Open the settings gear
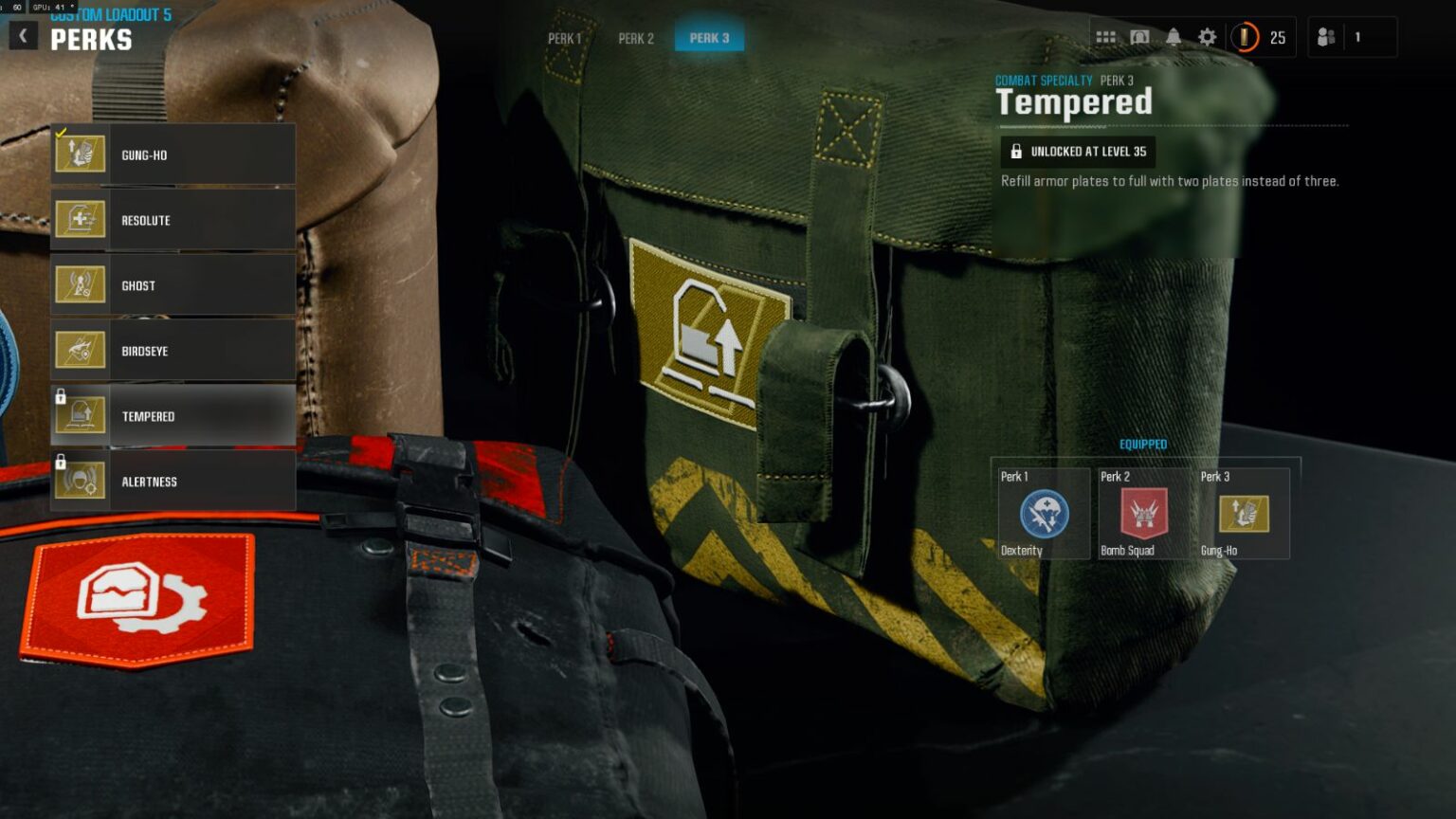The height and width of the screenshot is (819, 1456). click(1206, 37)
